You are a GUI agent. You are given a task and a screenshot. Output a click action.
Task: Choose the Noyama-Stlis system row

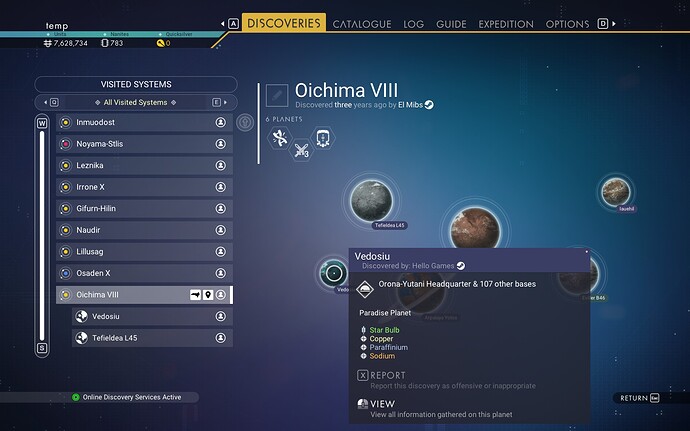pyautogui.click(x=143, y=144)
